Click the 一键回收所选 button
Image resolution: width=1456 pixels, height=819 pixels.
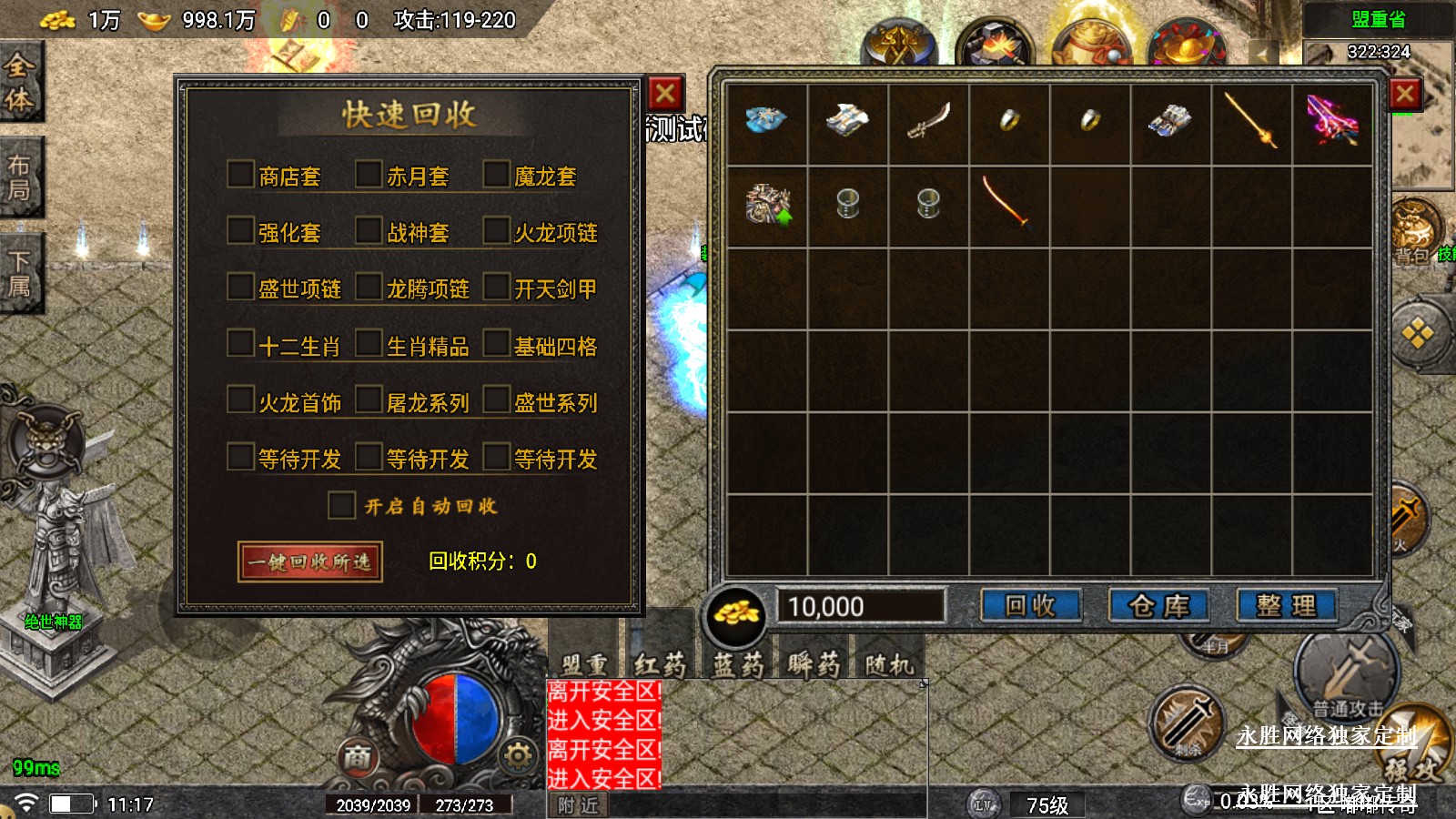[x=309, y=561]
